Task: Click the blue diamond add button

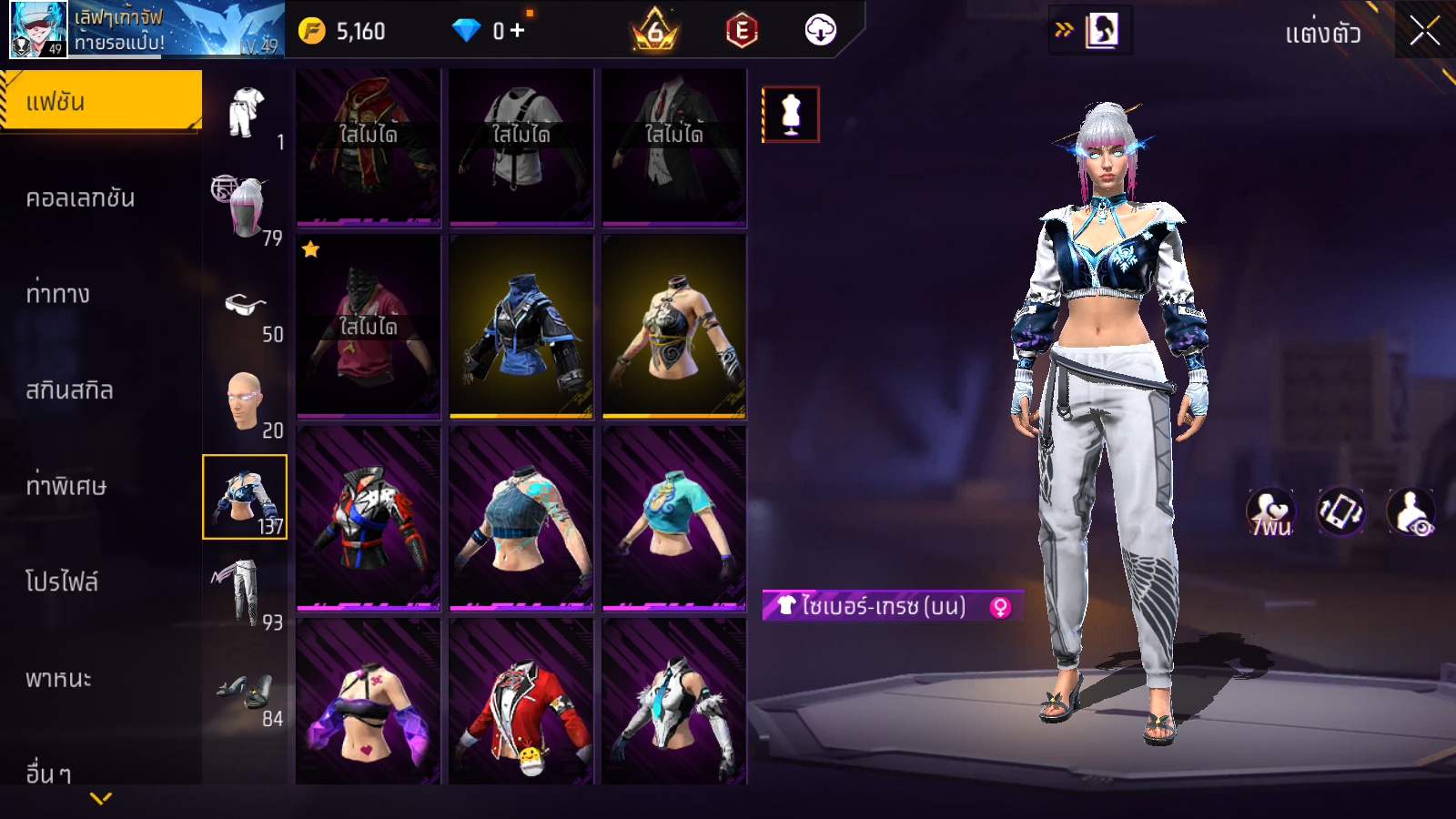Action: [x=518, y=31]
